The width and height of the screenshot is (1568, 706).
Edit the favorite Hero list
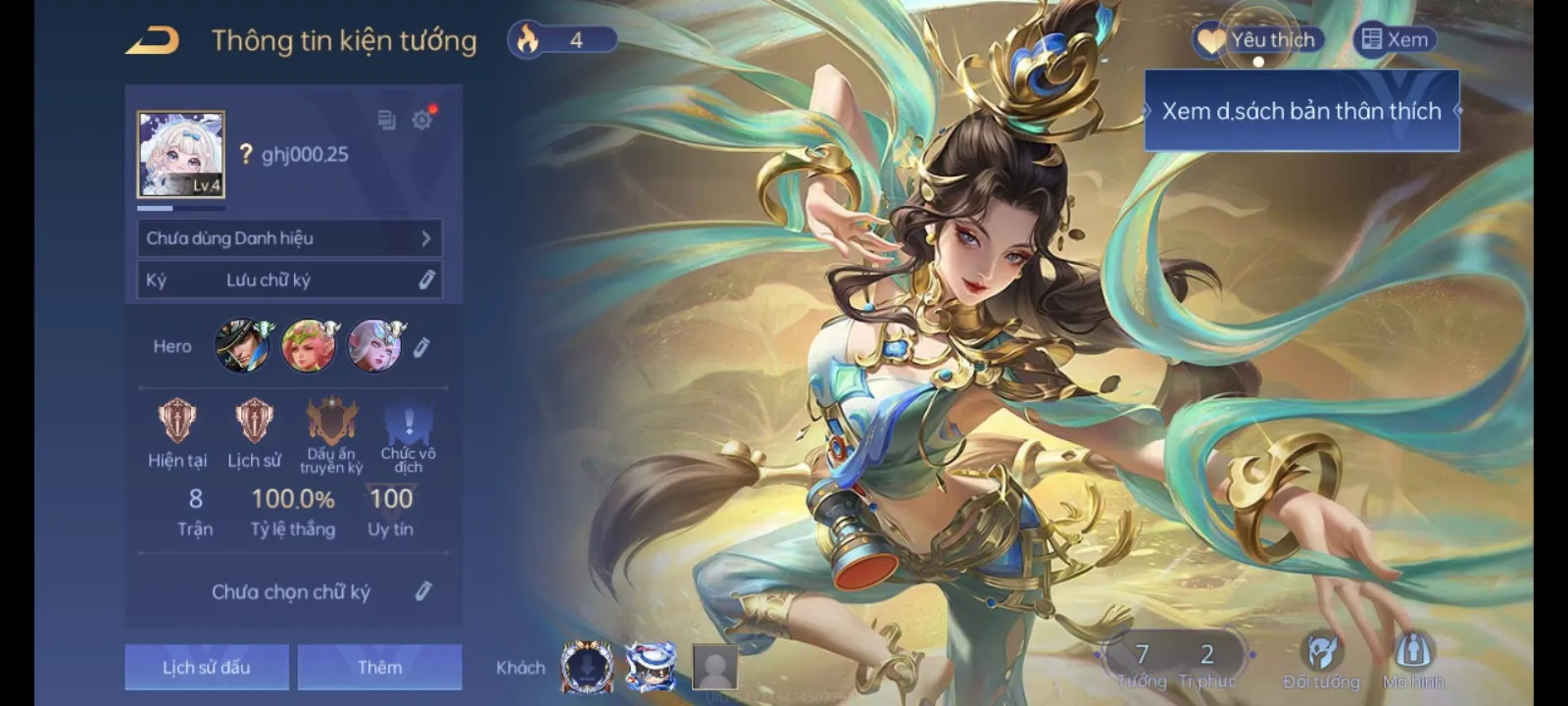click(421, 347)
